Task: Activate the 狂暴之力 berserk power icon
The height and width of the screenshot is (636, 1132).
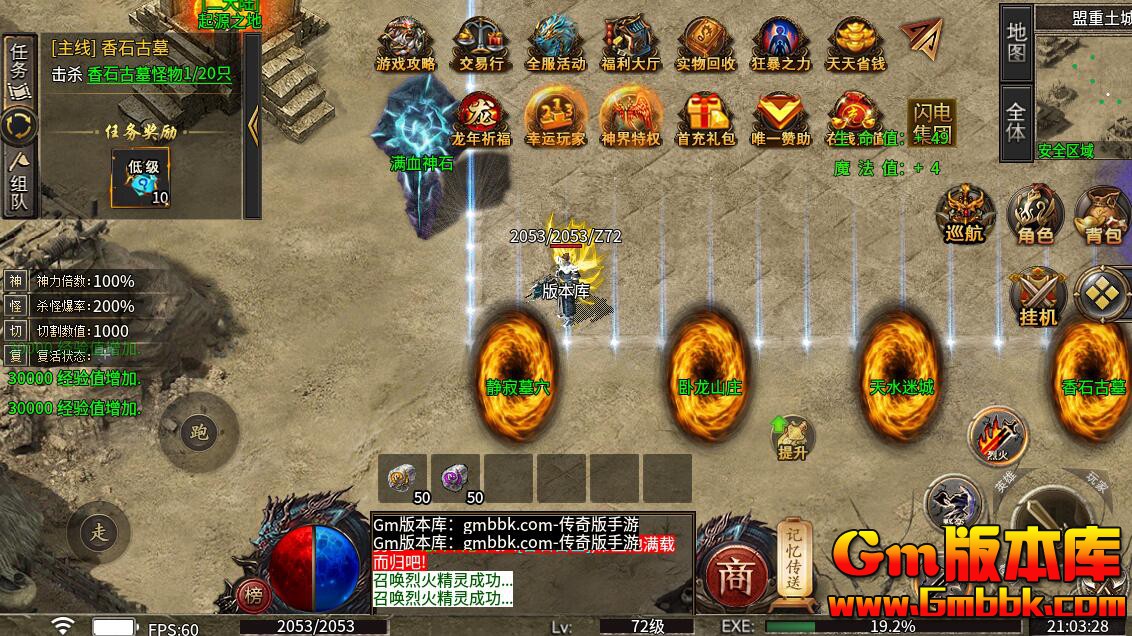Action: click(x=781, y=42)
